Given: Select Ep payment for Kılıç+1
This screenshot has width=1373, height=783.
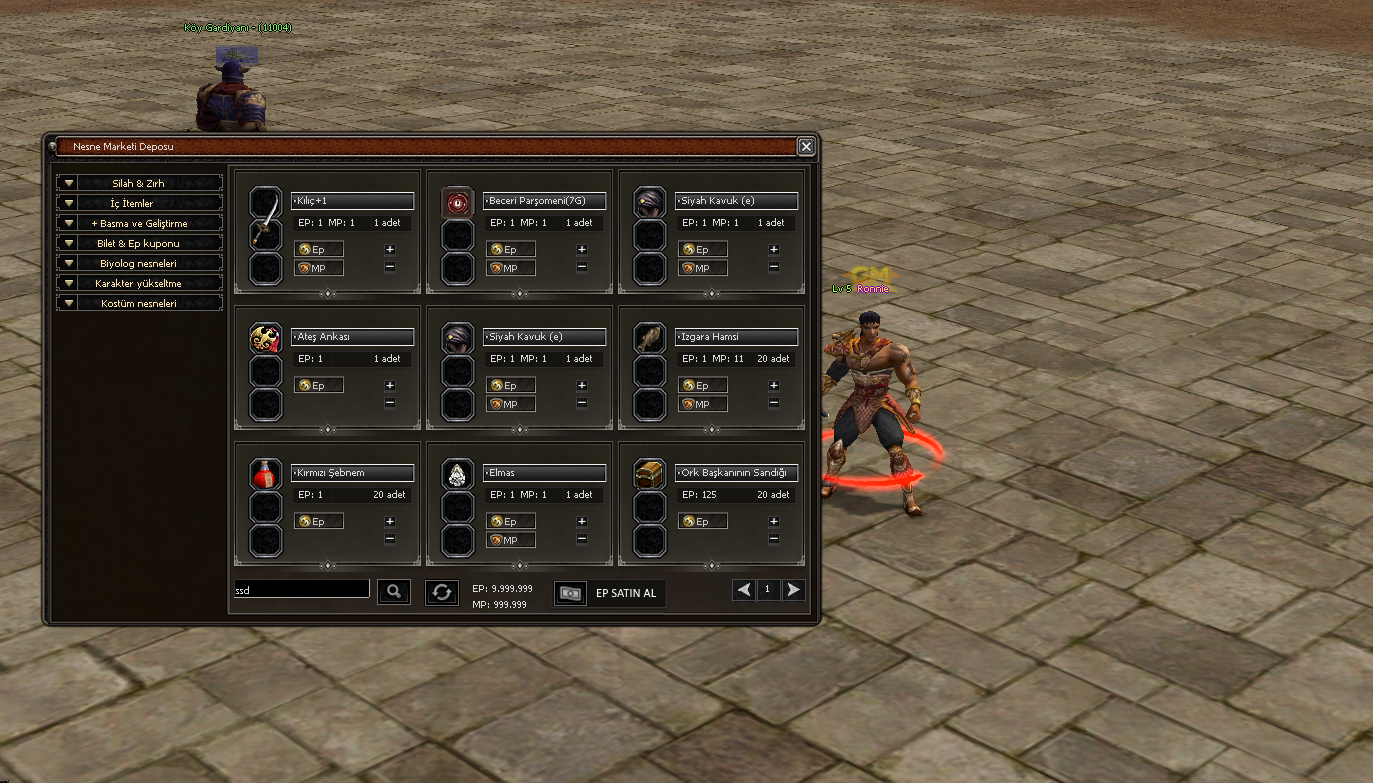Looking at the screenshot, I should (x=318, y=248).
